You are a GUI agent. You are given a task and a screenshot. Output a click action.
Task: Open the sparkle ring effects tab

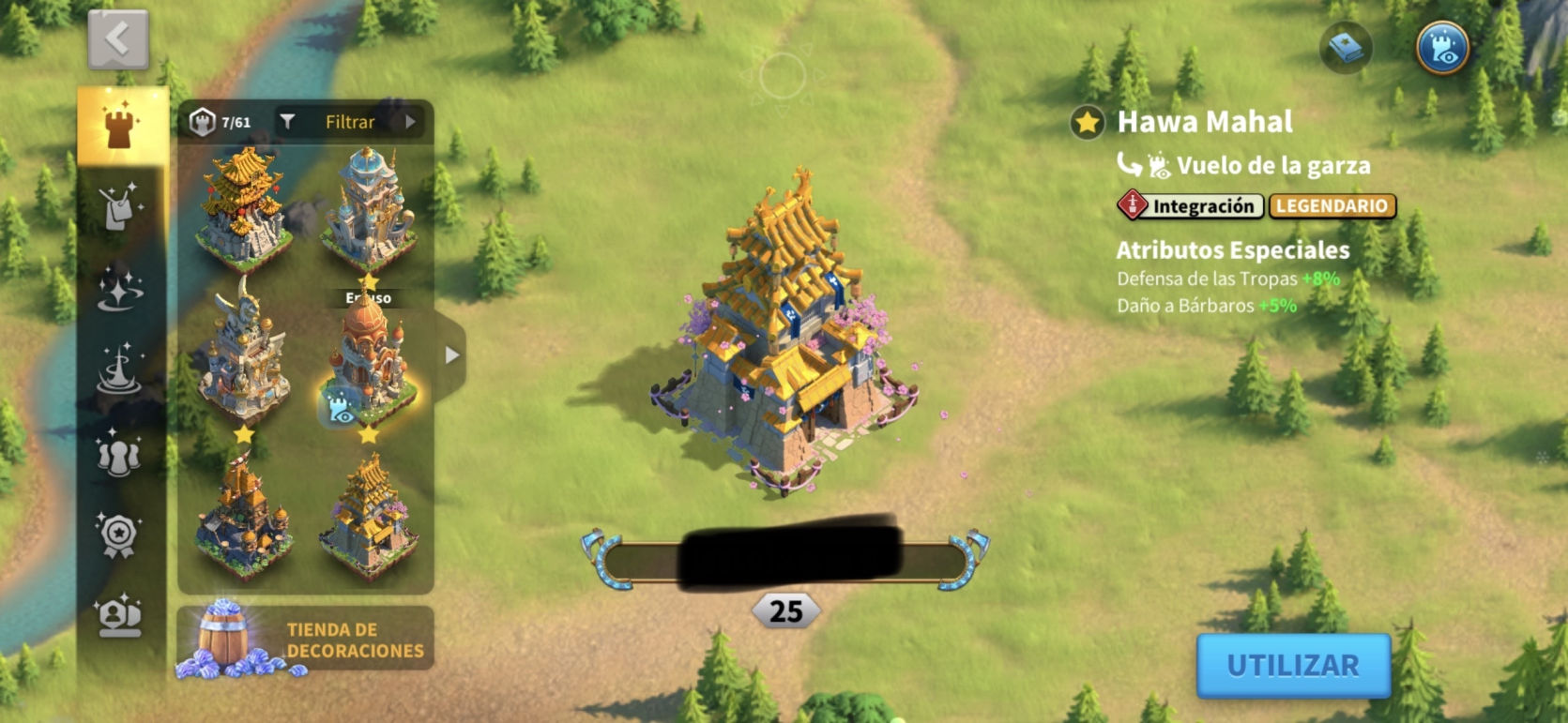pyautogui.click(x=120, y=287)
